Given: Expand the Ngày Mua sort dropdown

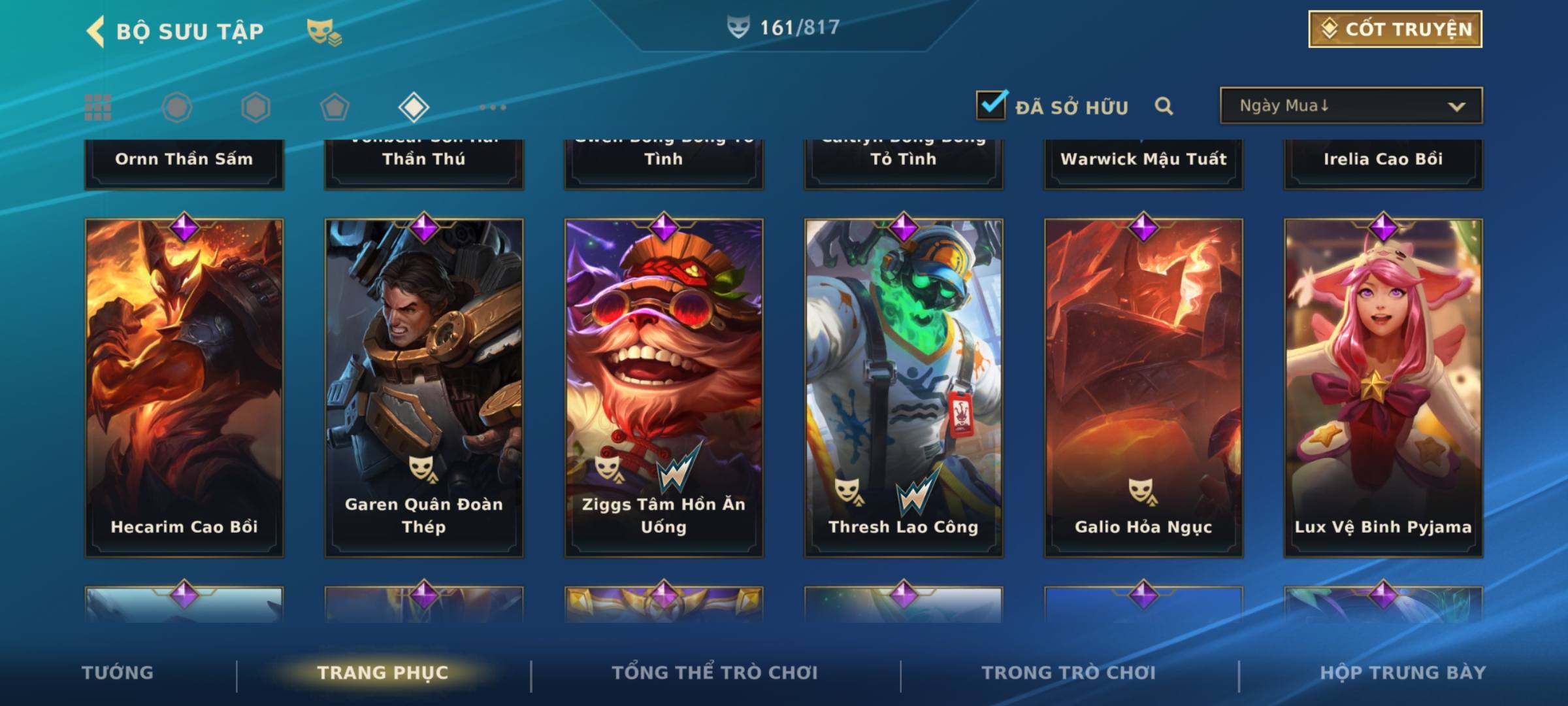Looking at the screenshot, I should [x=1350, y=106].
